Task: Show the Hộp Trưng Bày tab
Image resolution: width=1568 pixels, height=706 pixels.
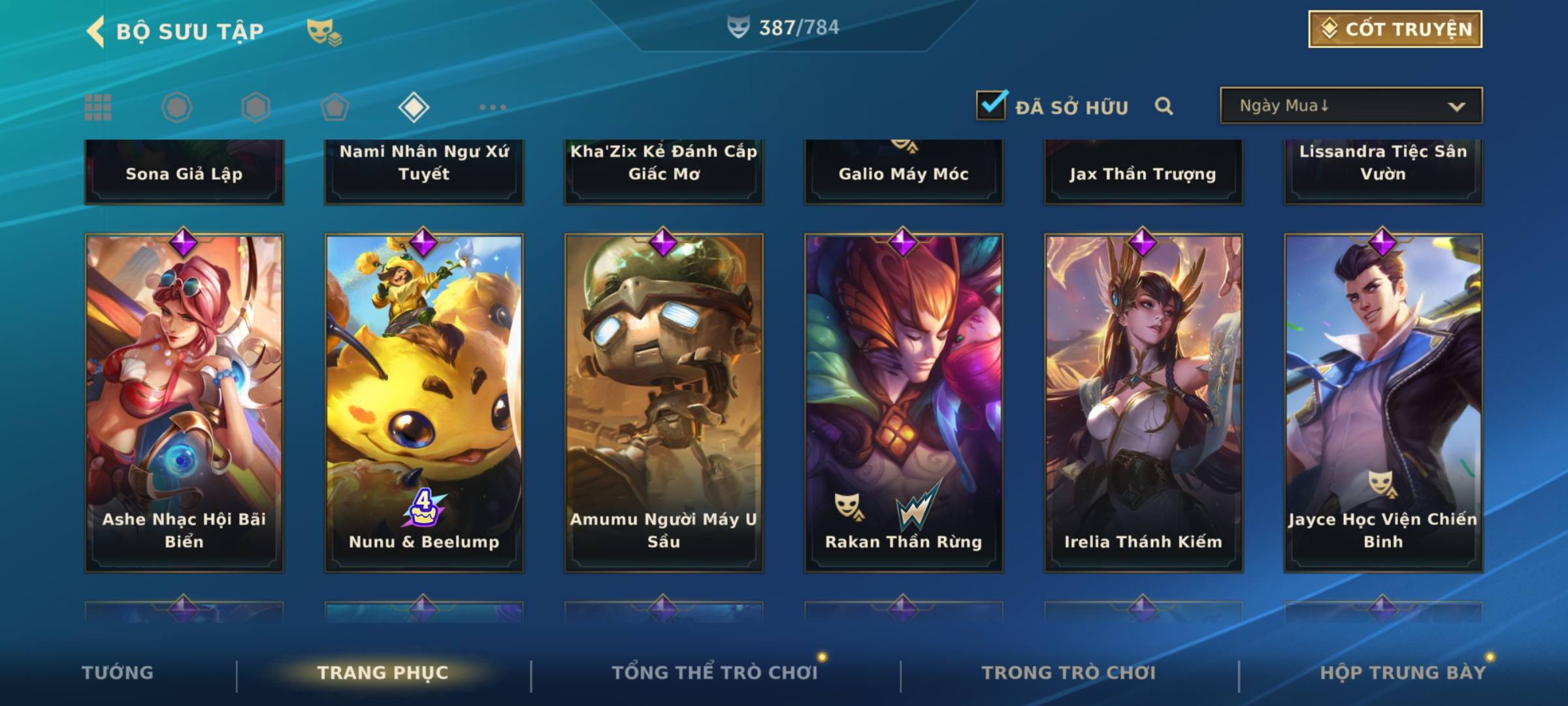Action: (x=1403, y=673)
